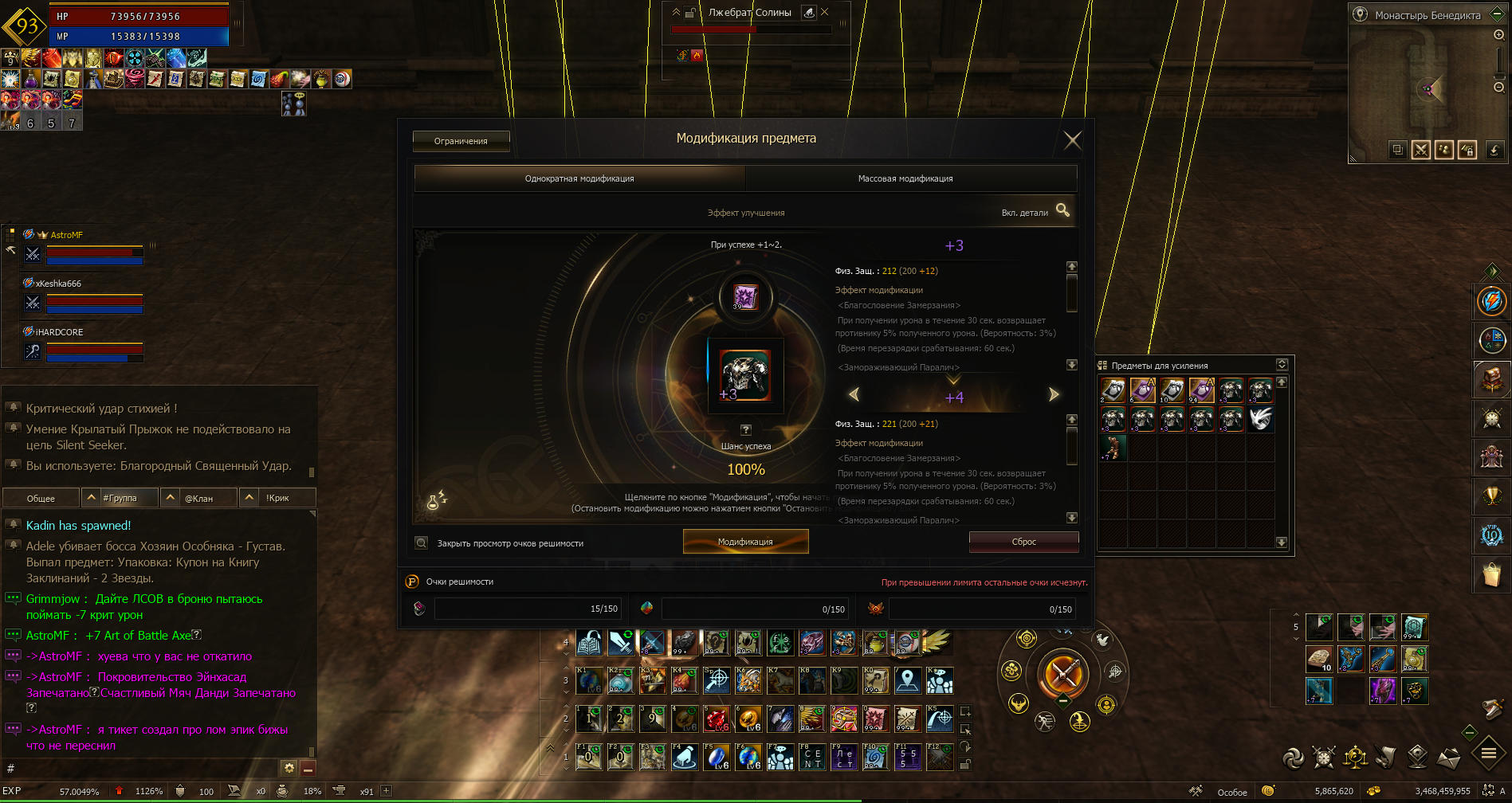Click the Модификация button
The image size is (1512, 803).
tap(745, 542)
